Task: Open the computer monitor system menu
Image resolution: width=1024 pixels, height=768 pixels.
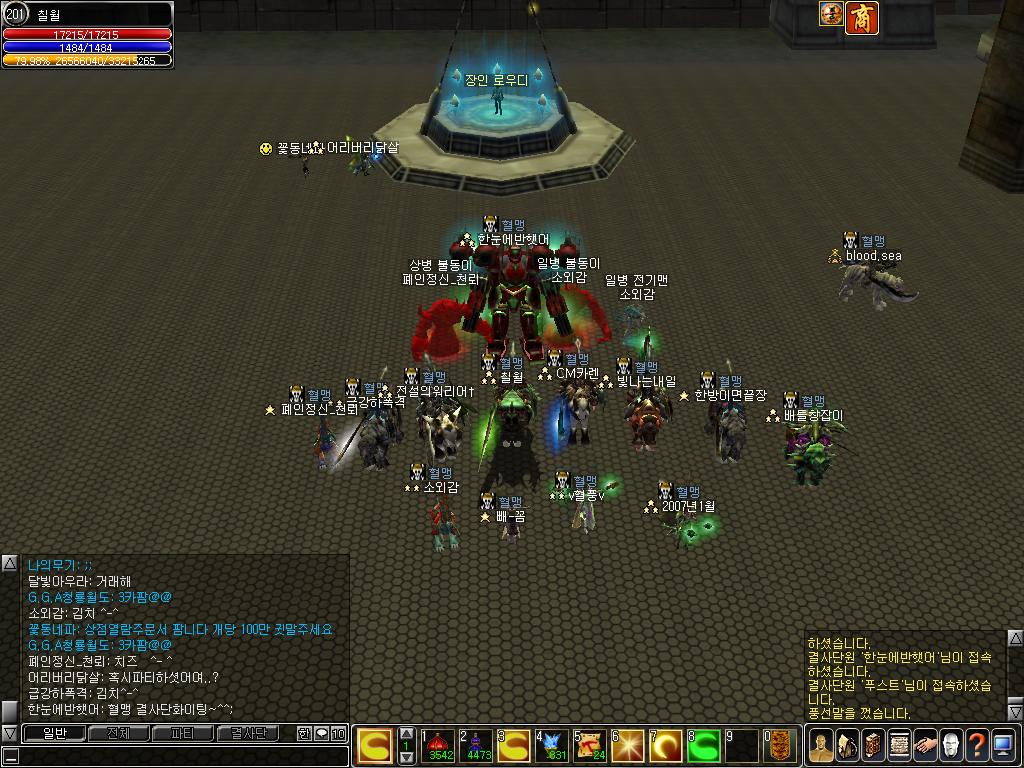Action: point(1003,746)
